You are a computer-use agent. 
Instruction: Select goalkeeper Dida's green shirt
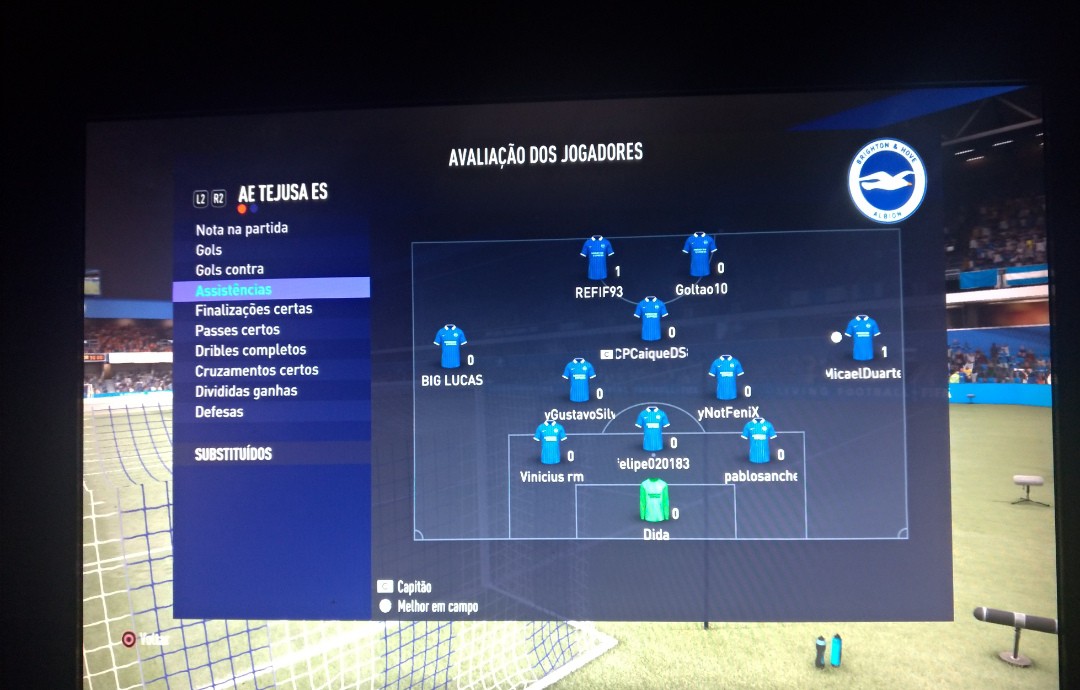click(654, 500)
